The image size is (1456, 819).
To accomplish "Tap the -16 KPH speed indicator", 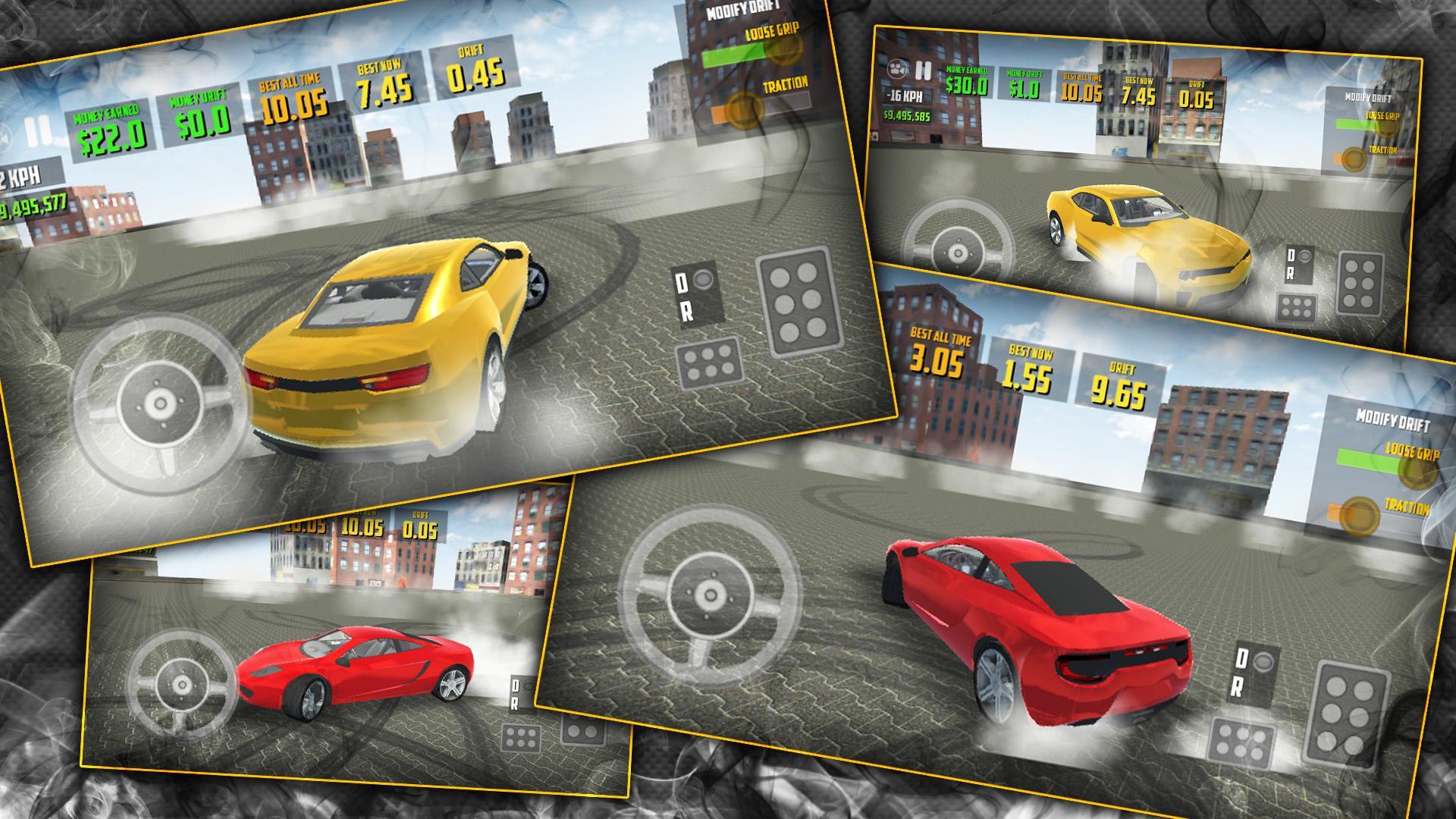I will pyautogui.click(x=902, y=96).
